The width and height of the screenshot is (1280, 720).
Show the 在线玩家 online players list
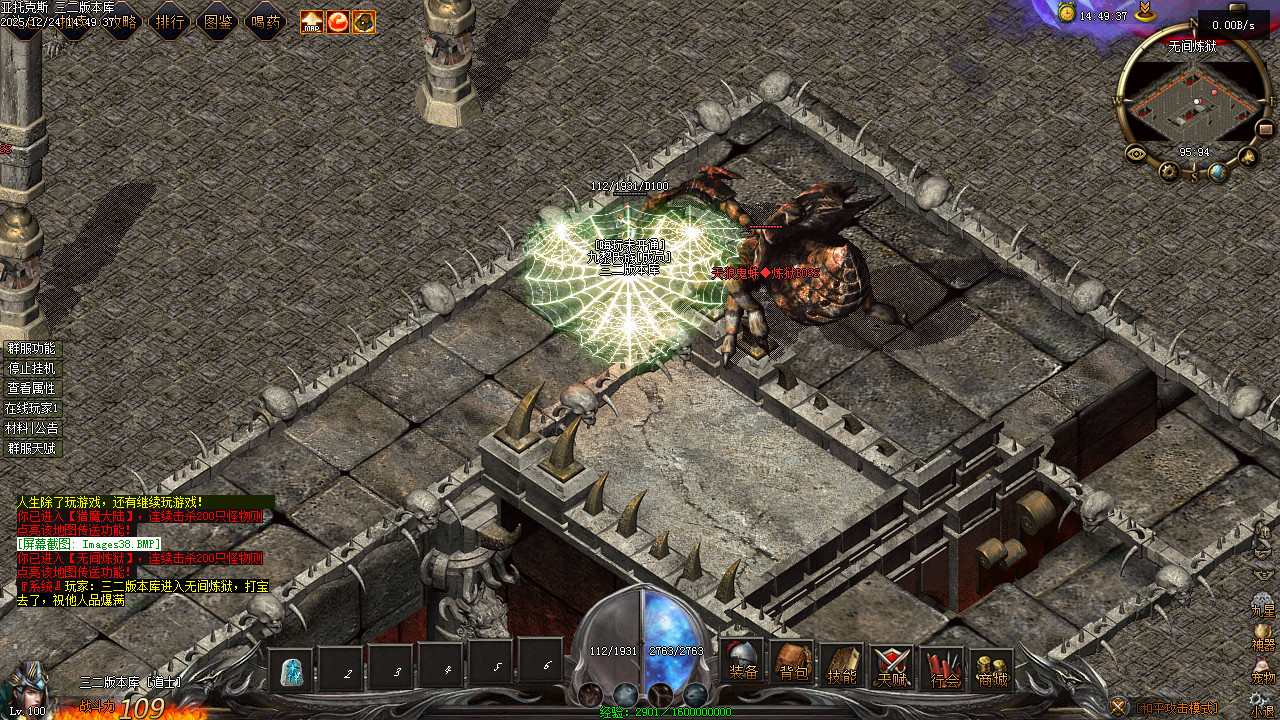(32, 408)
